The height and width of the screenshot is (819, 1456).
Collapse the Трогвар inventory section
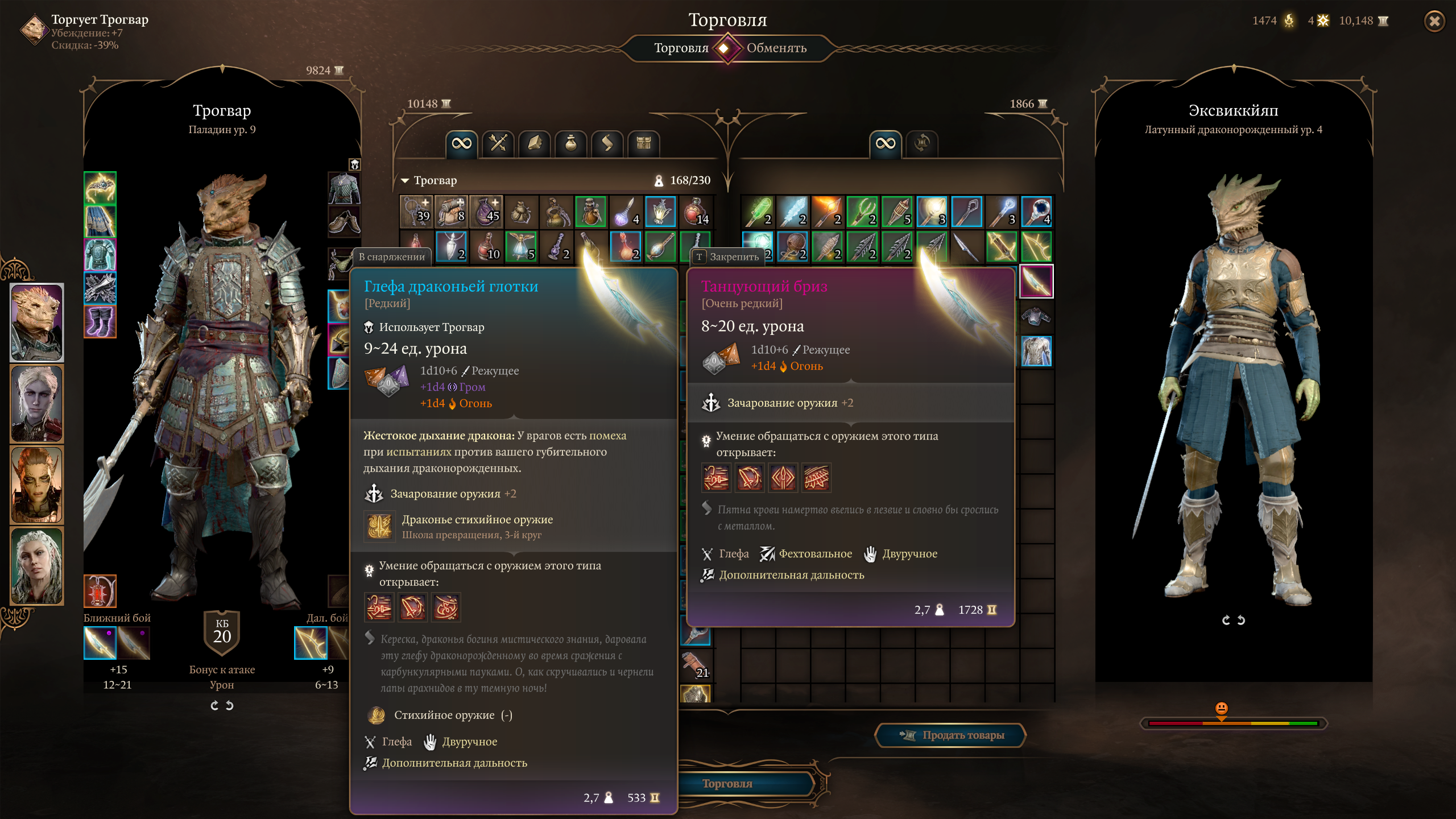point(405,180)
